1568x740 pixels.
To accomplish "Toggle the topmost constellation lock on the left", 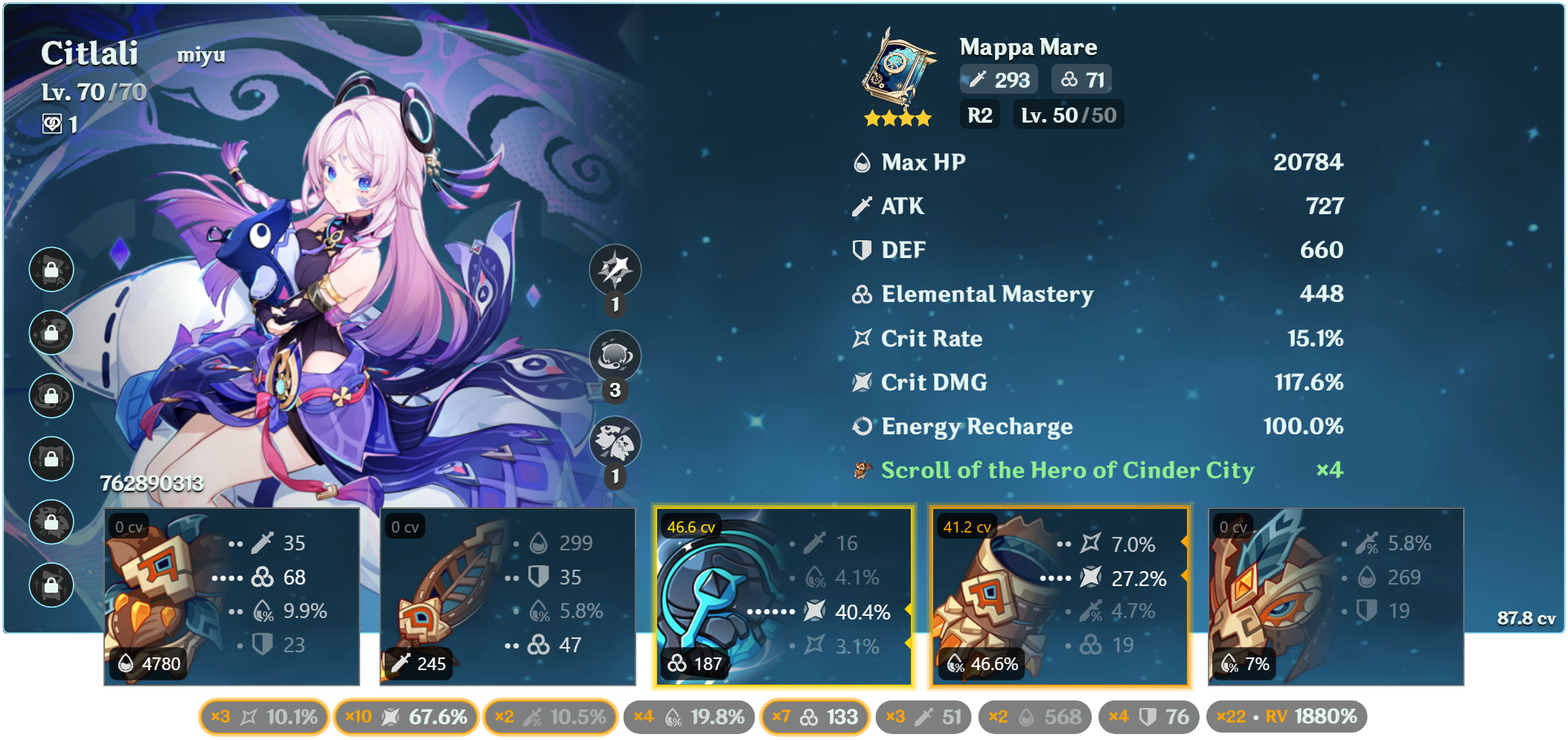I will tap(51, 269).
